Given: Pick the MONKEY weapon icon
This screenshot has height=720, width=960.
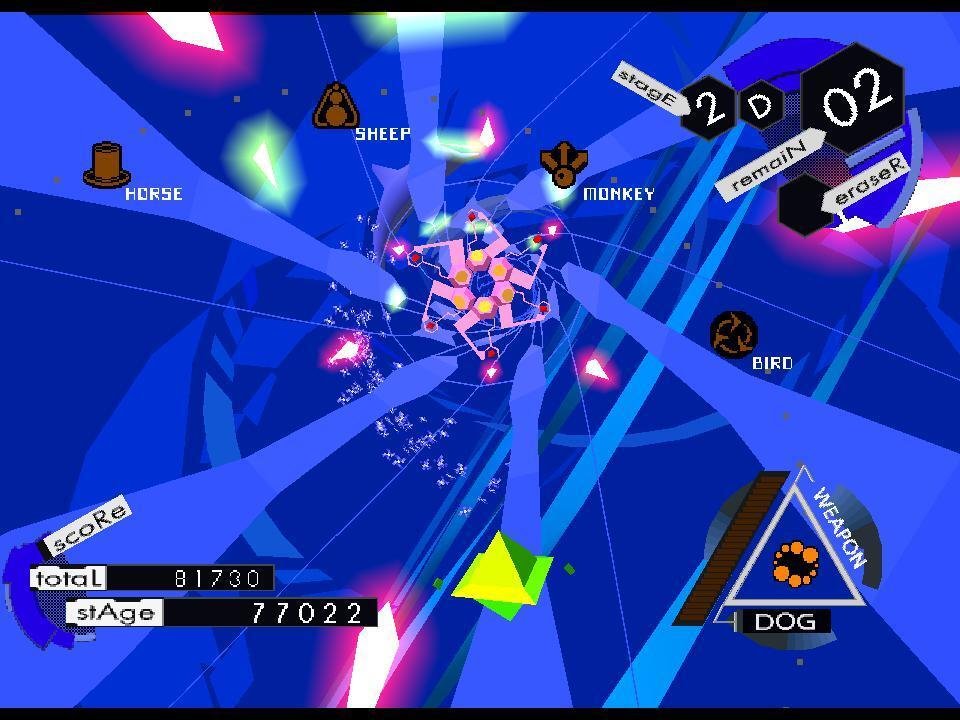Looking at the screenshot, I should pyautogui.click(x=563, y=164).
